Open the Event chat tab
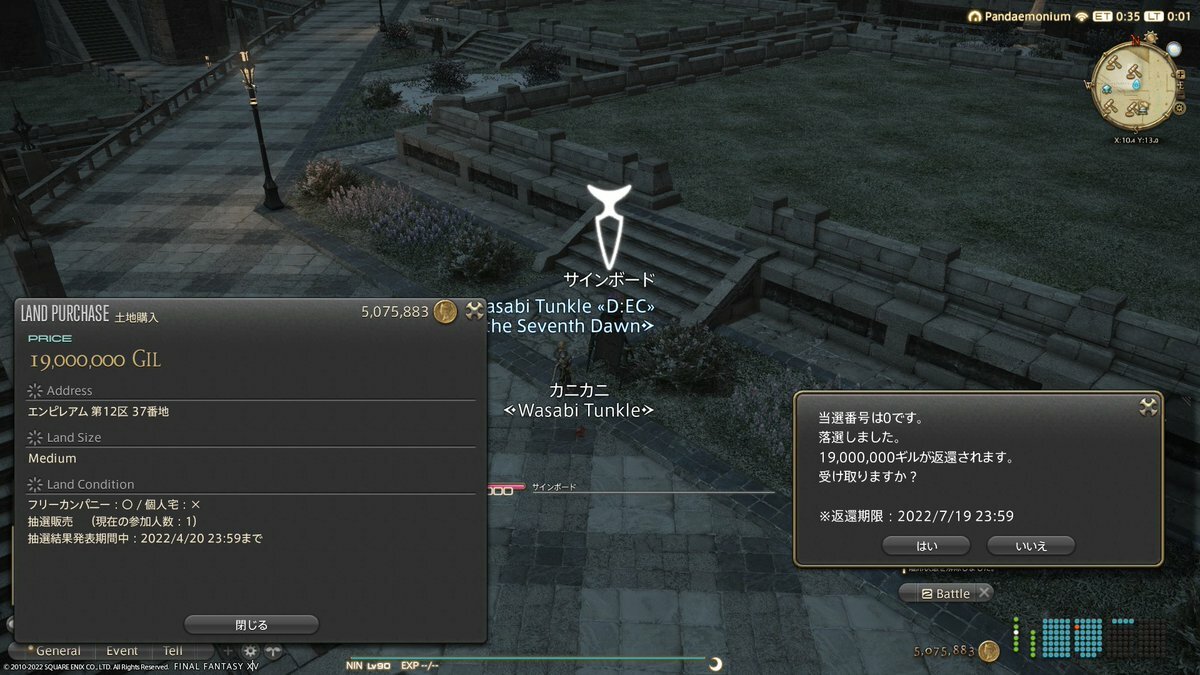1200x675 pixels. point(122,650)
